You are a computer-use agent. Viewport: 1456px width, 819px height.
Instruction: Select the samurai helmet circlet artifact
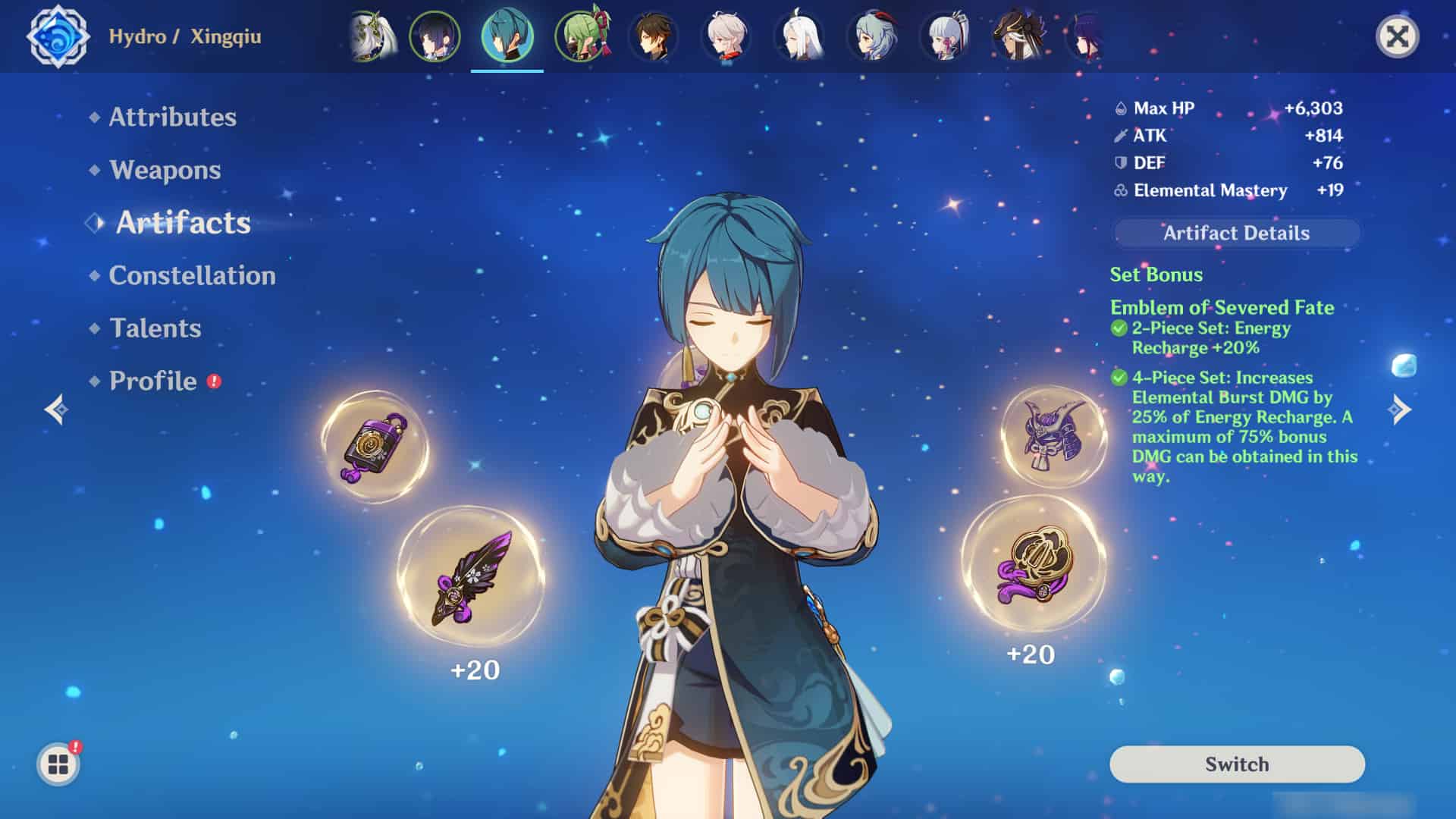tap(1054, 436)
